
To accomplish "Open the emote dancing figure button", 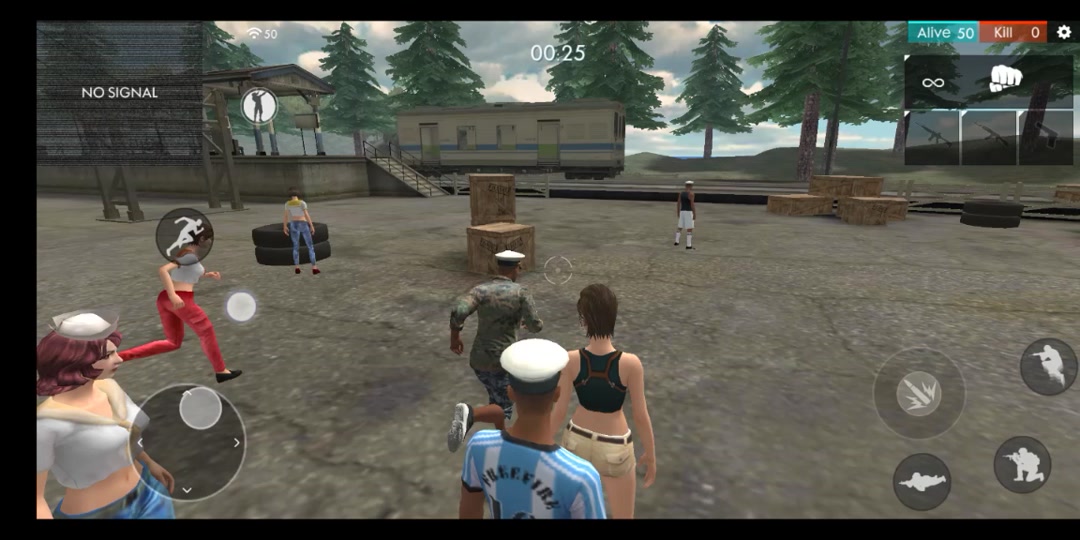I will point(259,106).
